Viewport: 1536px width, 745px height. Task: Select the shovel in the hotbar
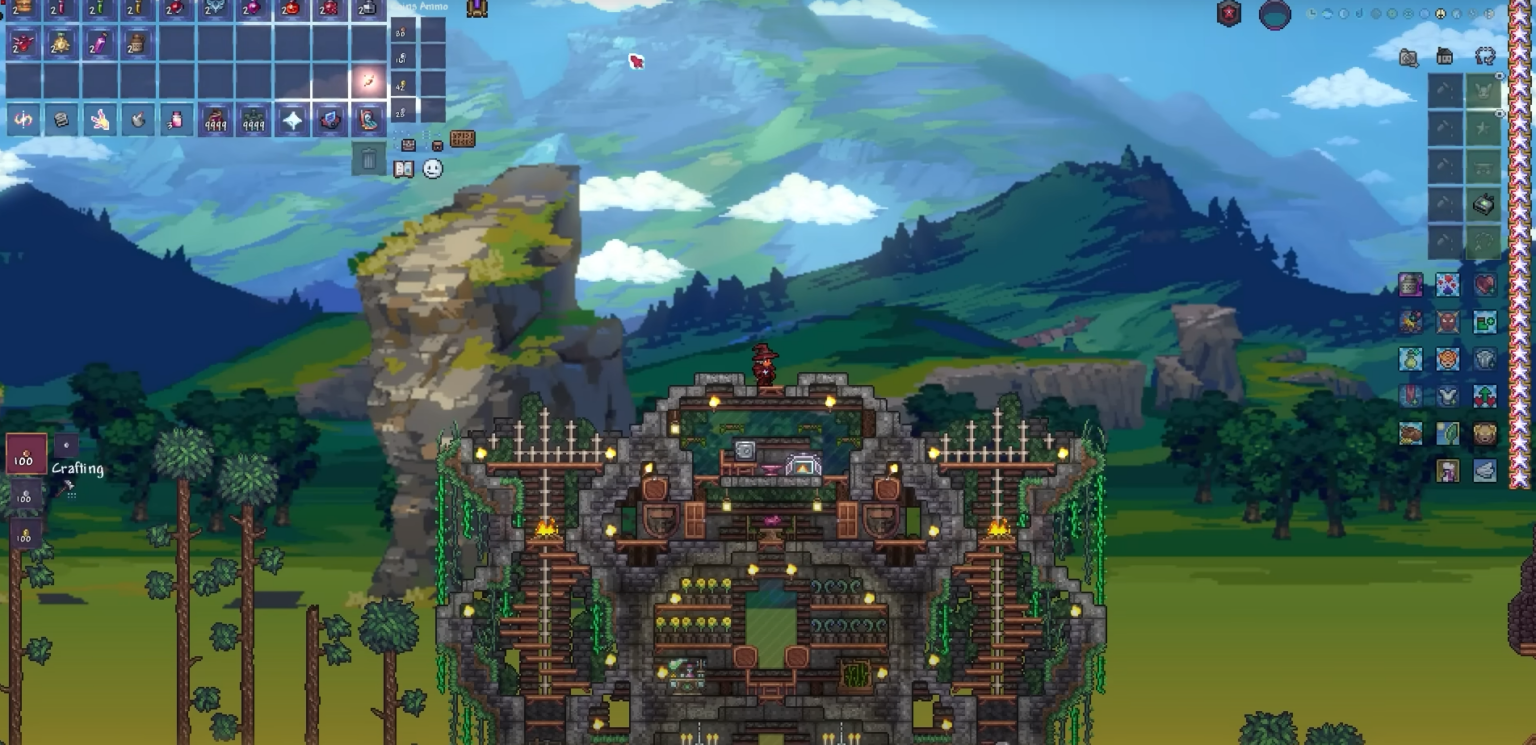(136, 118)
